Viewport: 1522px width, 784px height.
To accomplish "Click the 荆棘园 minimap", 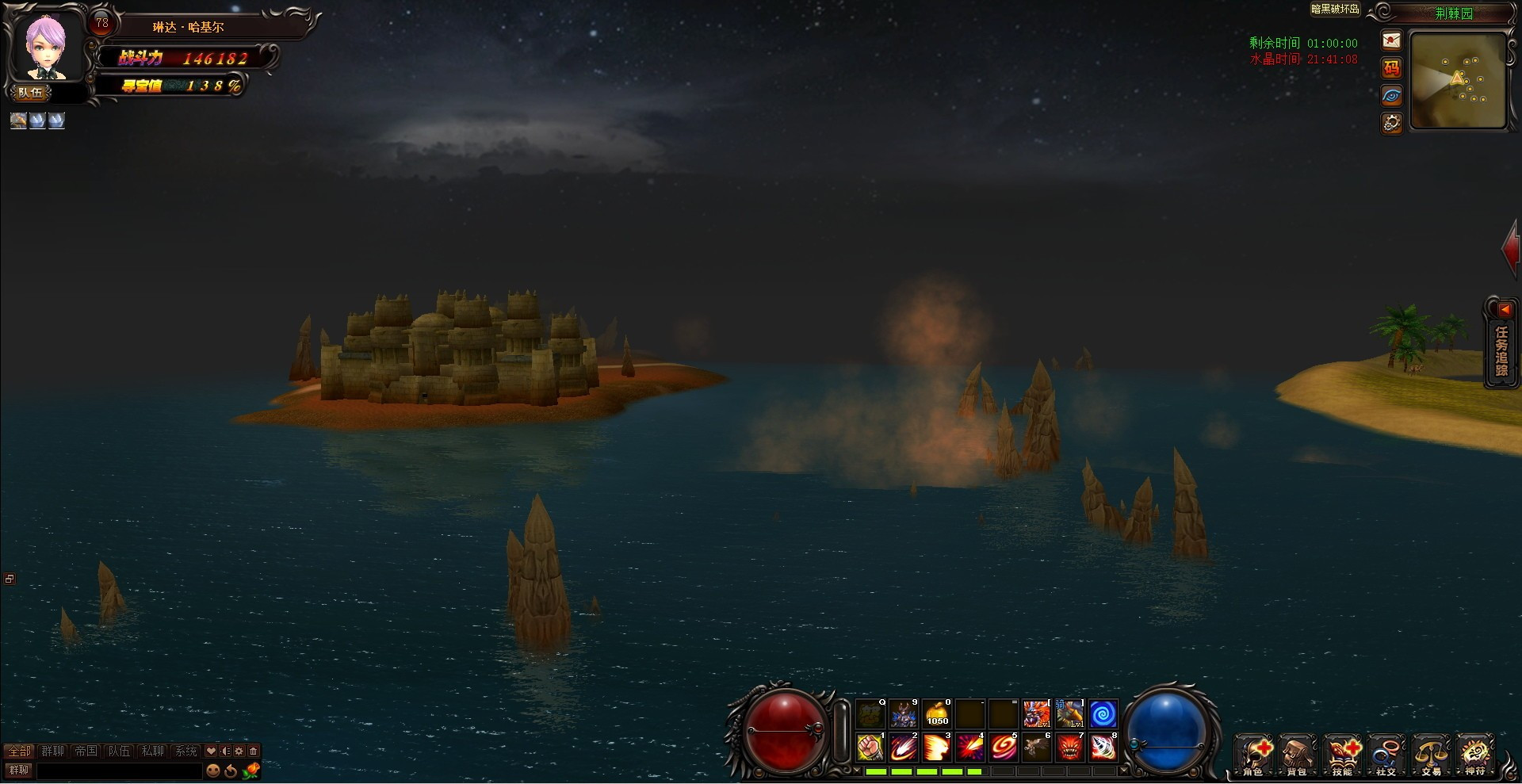I will point(1459,80).
